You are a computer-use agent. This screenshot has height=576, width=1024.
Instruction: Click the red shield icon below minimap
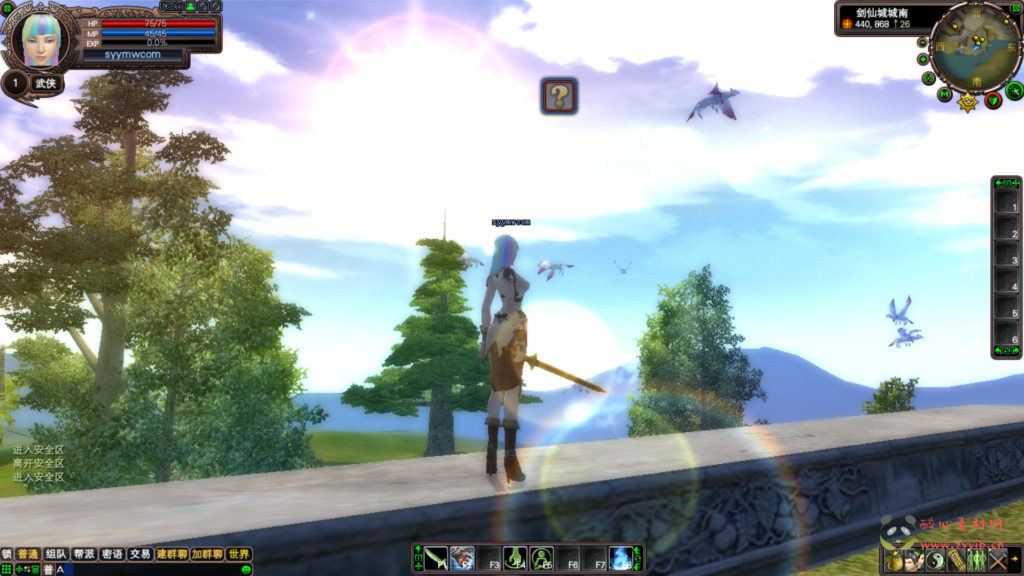click(x=993, y=99)
